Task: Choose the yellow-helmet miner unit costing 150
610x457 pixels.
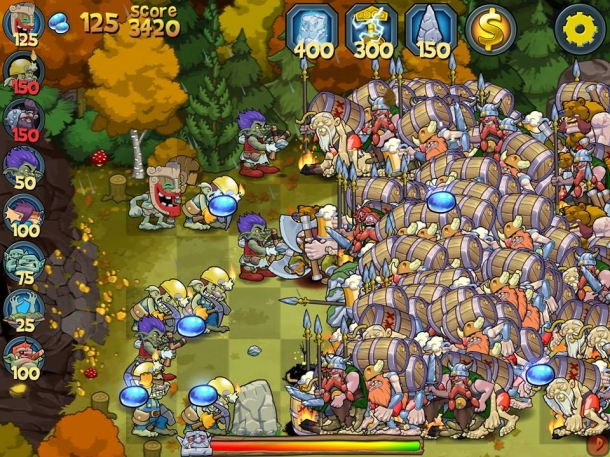Action: [22, 70]
